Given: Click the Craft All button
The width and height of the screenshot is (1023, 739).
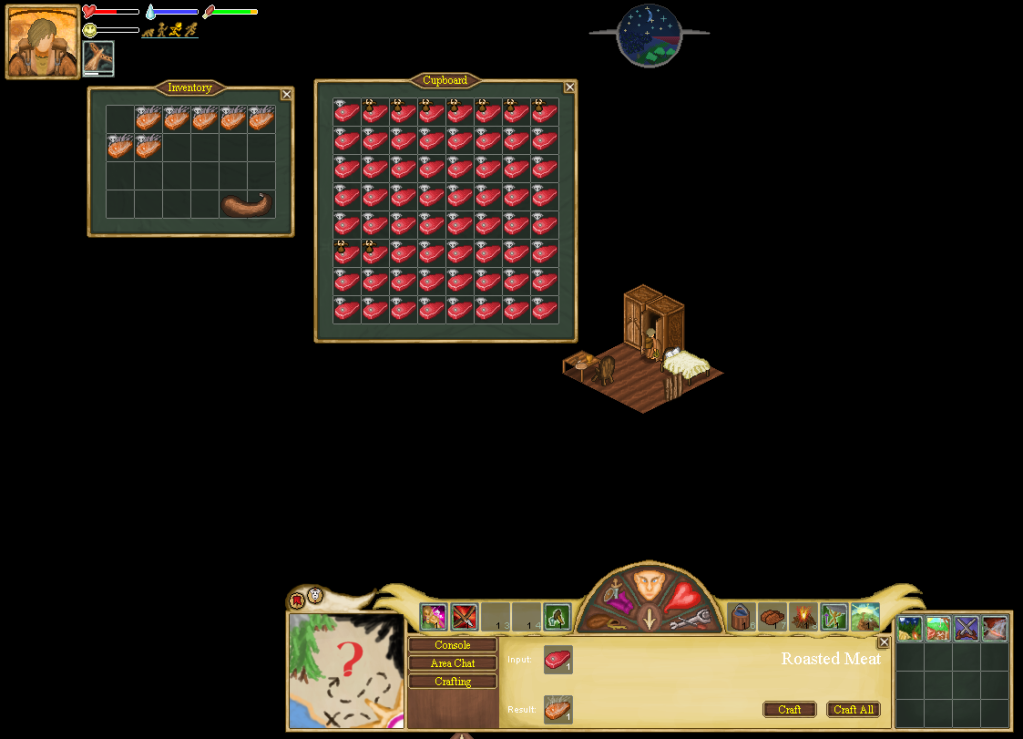Looking at the screenshot, I should tap(853, 709).
